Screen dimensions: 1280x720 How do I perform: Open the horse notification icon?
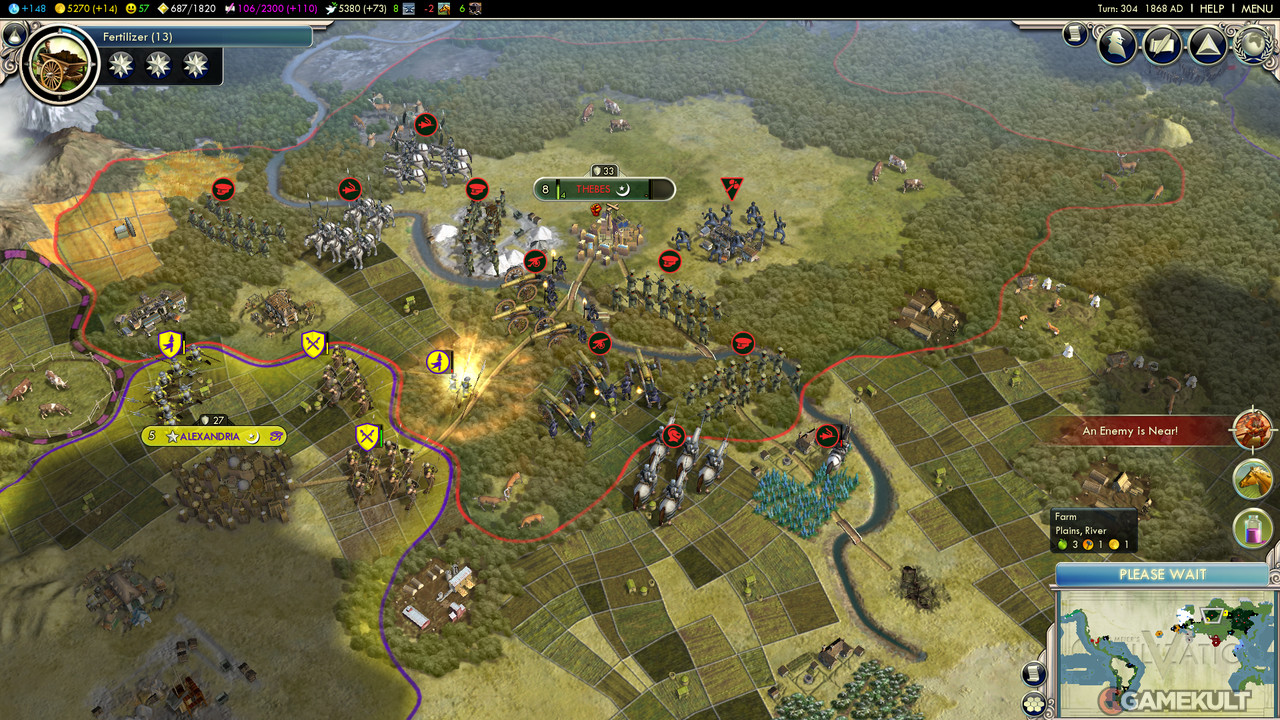(1253, 479)
